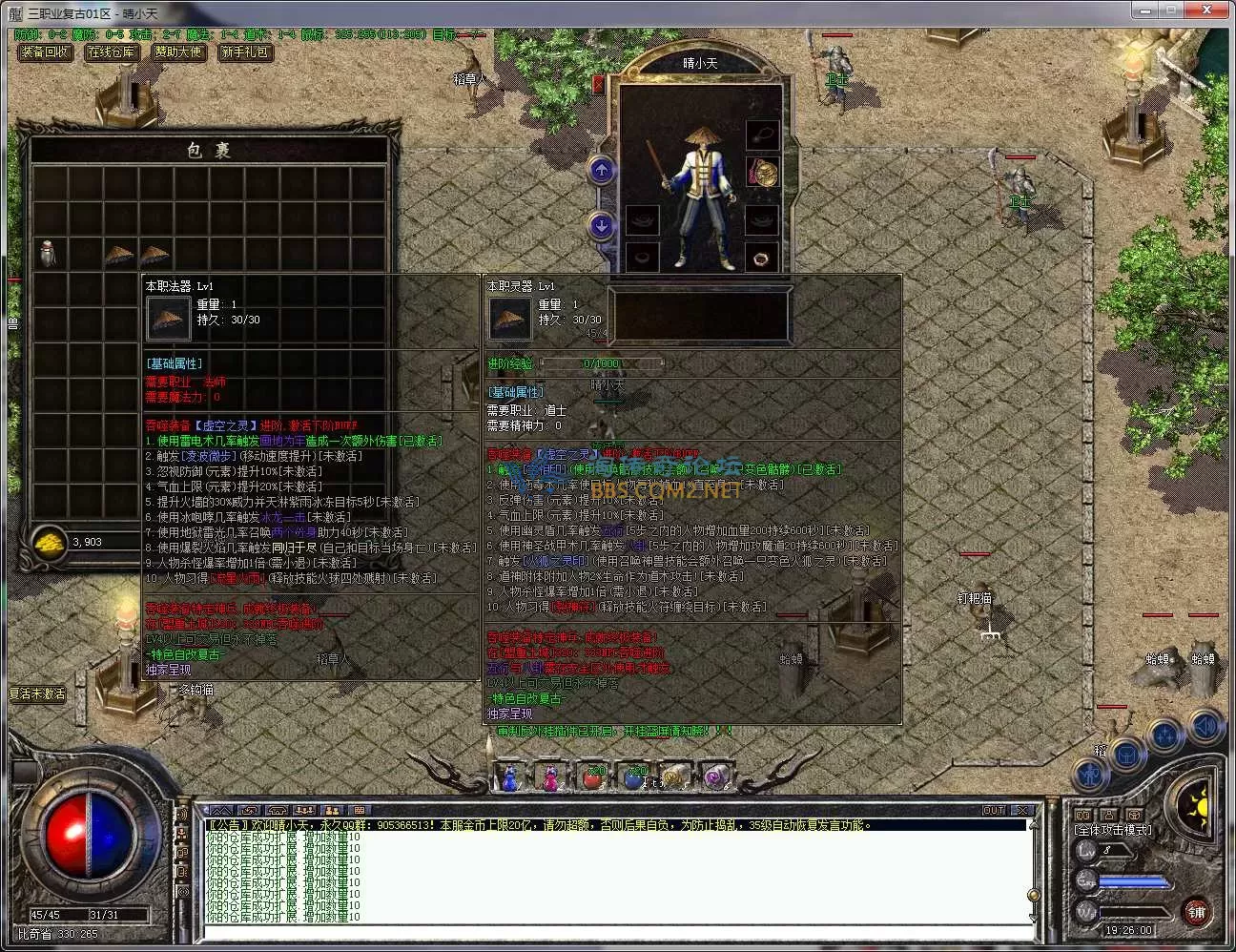The width and height of the screenshot is (1236, 952).
Task: Click the OUT button above the chat box
Action: (x=994, y=810)
